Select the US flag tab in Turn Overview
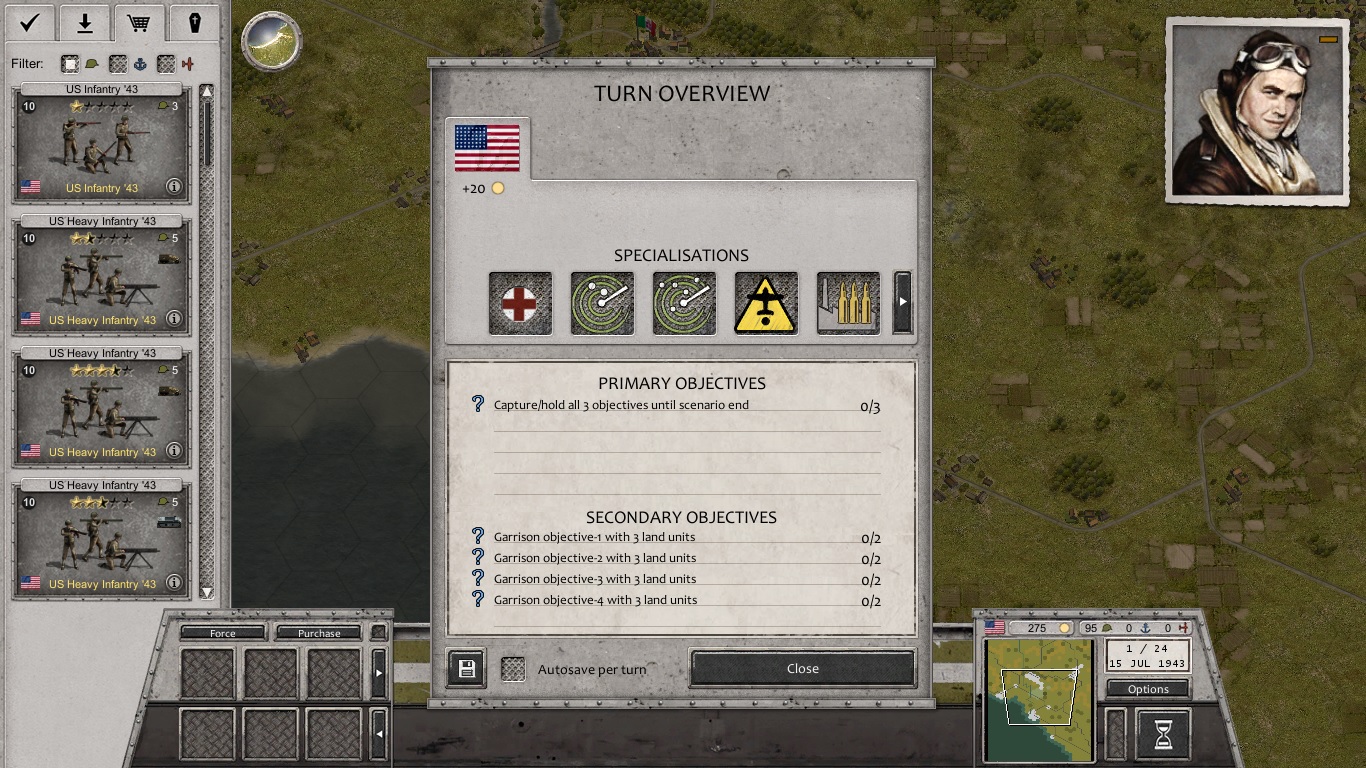Screen dimensions: 1366x768 (487, 149)
